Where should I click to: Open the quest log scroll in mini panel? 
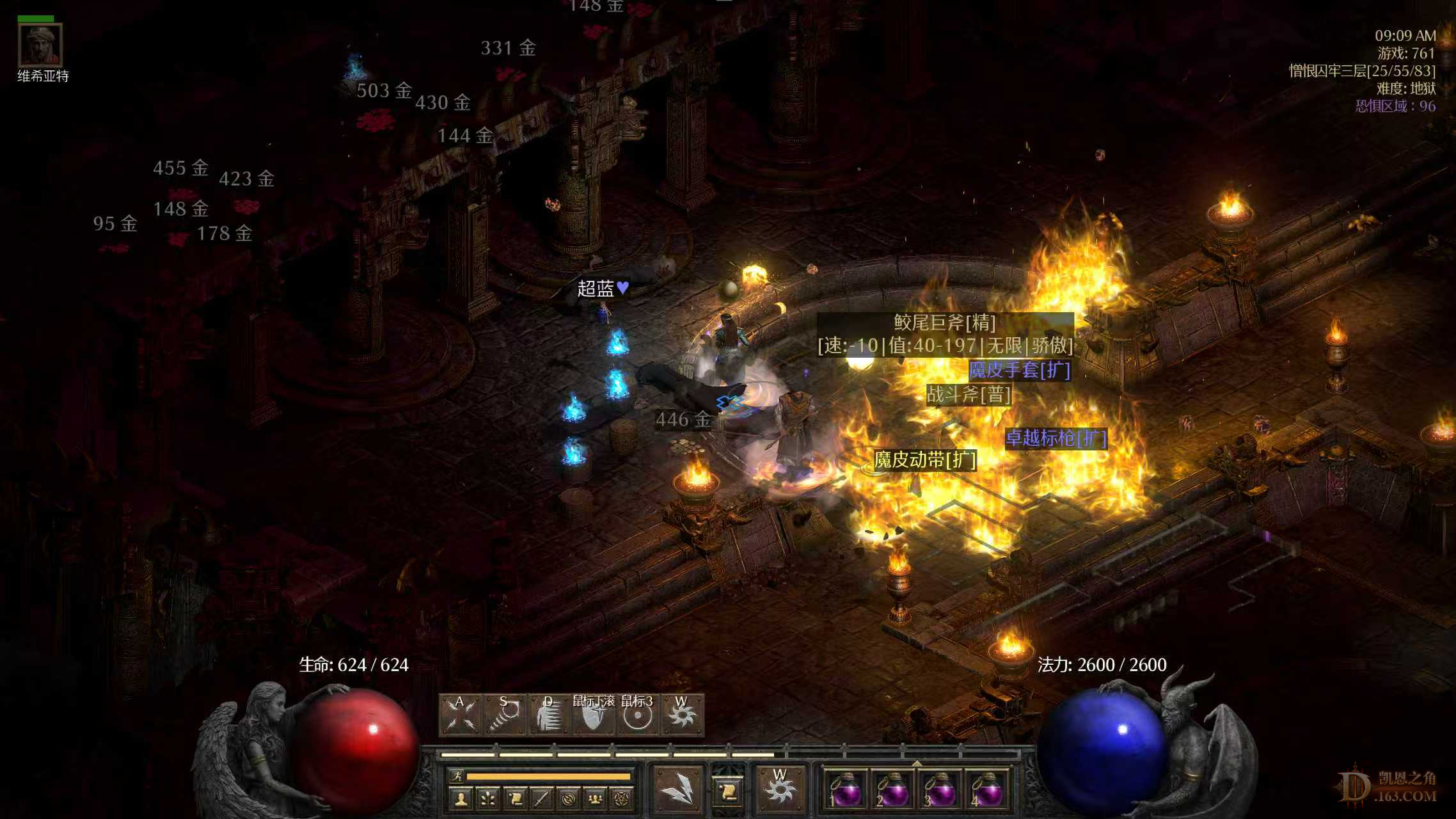pos(514,799)
